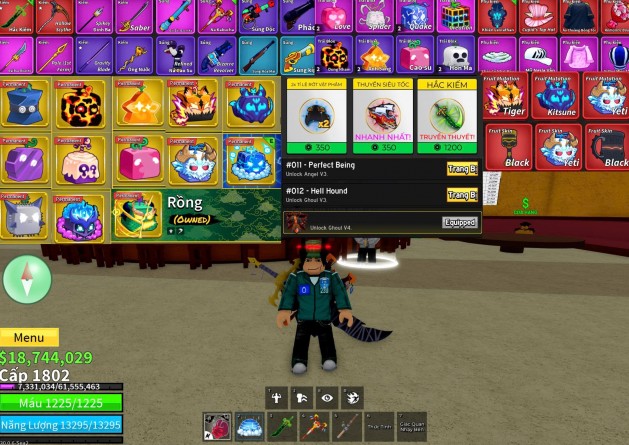This screenshot has width=629, height=445.
Task: Open the yellow Menu button
Action: [x=29, y=338]
